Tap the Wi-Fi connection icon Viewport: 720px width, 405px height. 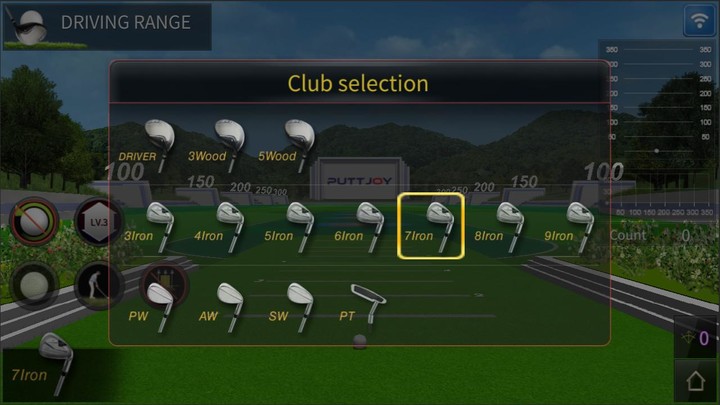[699, 20]
